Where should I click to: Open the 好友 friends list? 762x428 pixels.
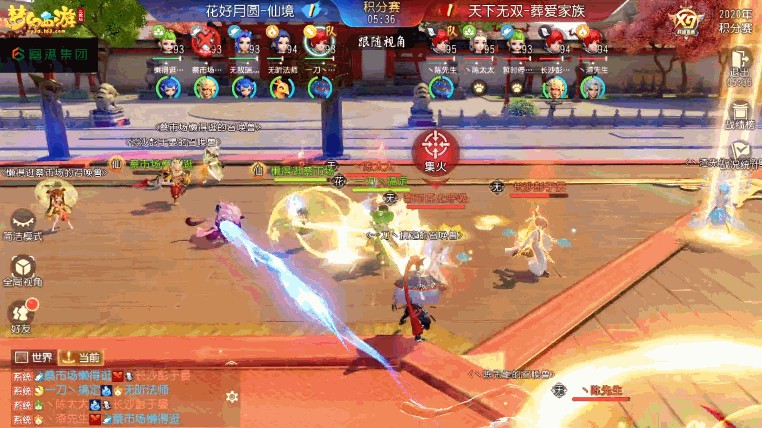coord(22,313)
